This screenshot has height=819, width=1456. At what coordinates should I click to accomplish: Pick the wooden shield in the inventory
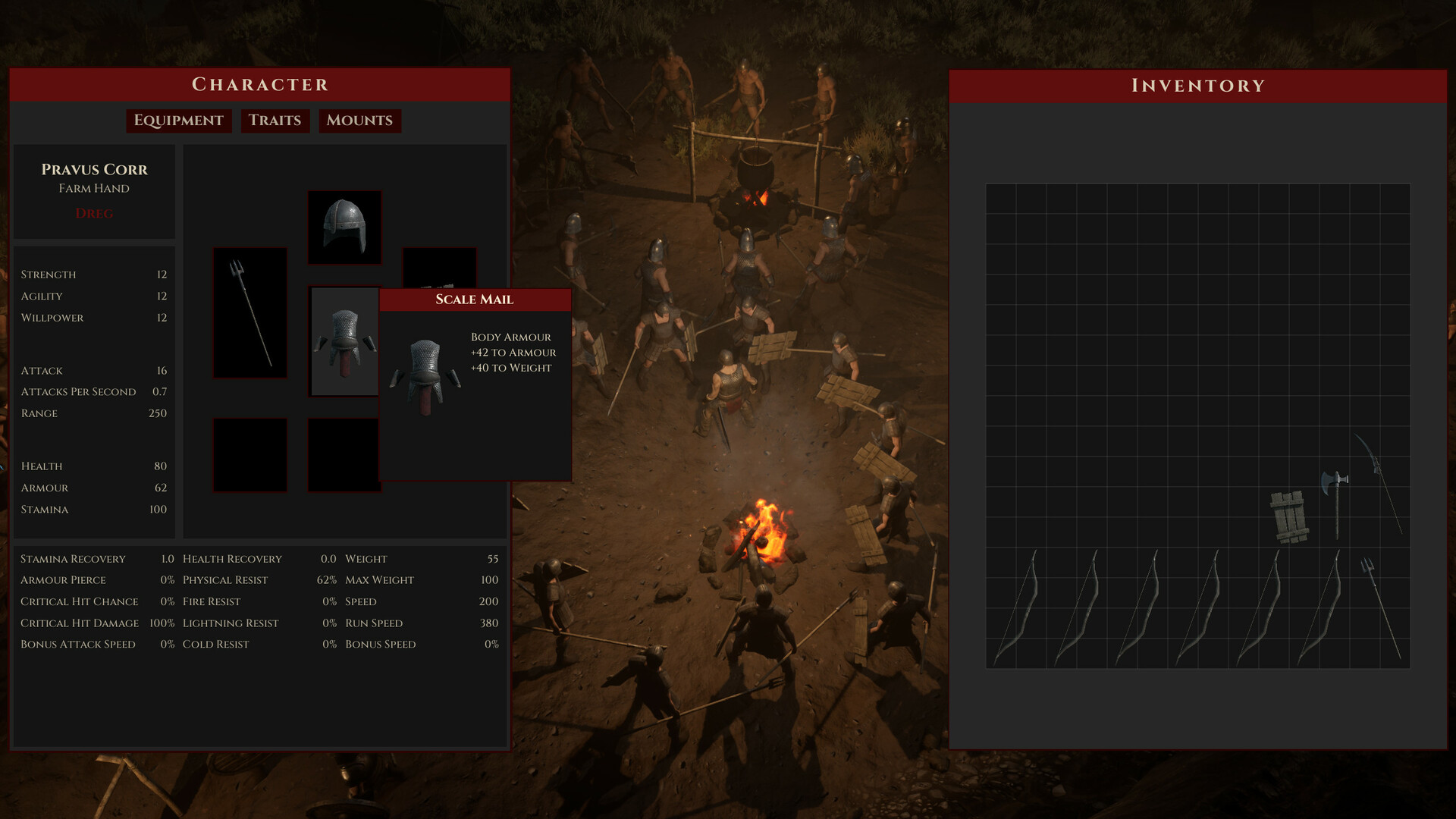1288,517
